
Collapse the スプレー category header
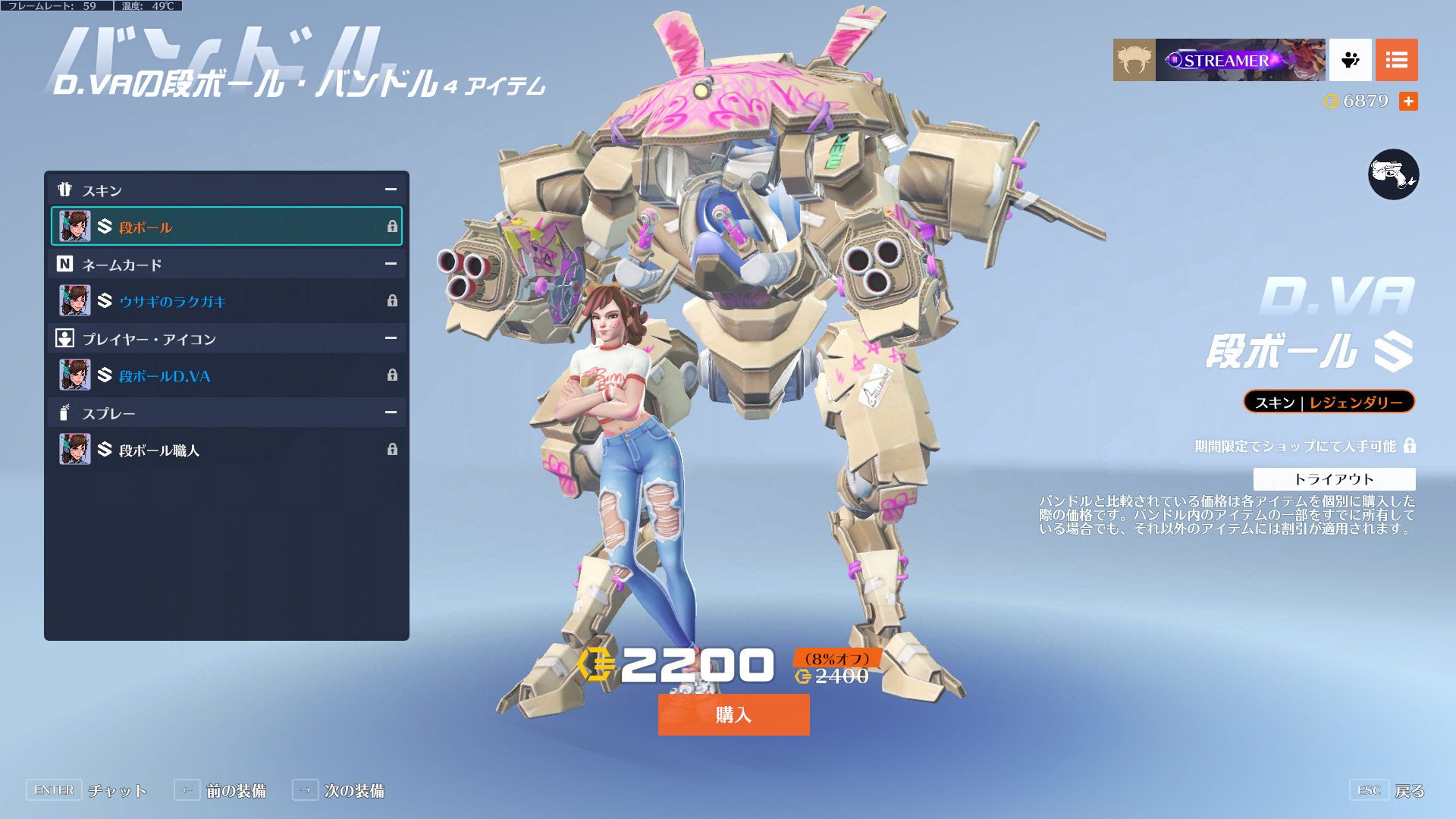coord(391,413)
